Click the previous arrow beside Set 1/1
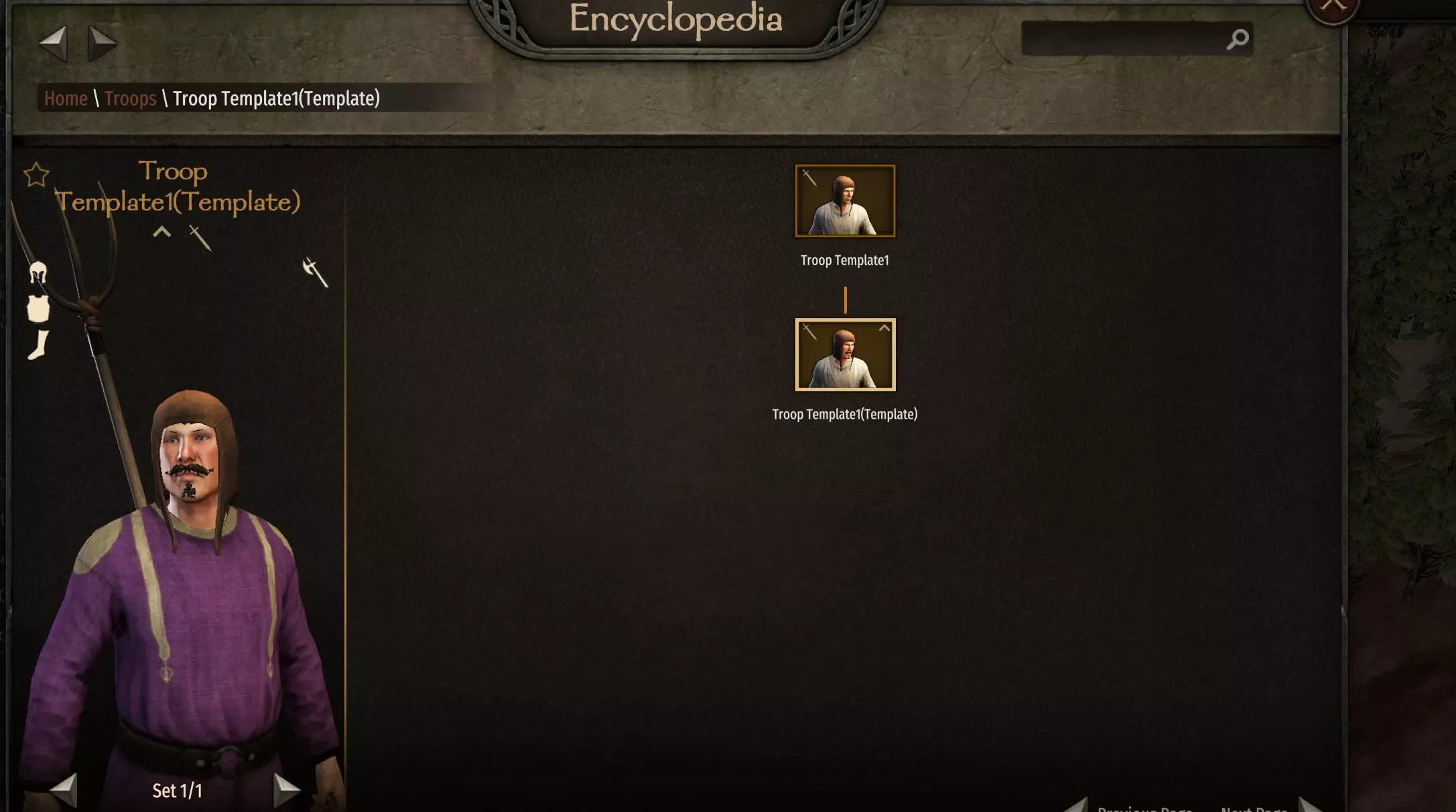The width and height of the screenshot is (1456, 812). (64, 790)
